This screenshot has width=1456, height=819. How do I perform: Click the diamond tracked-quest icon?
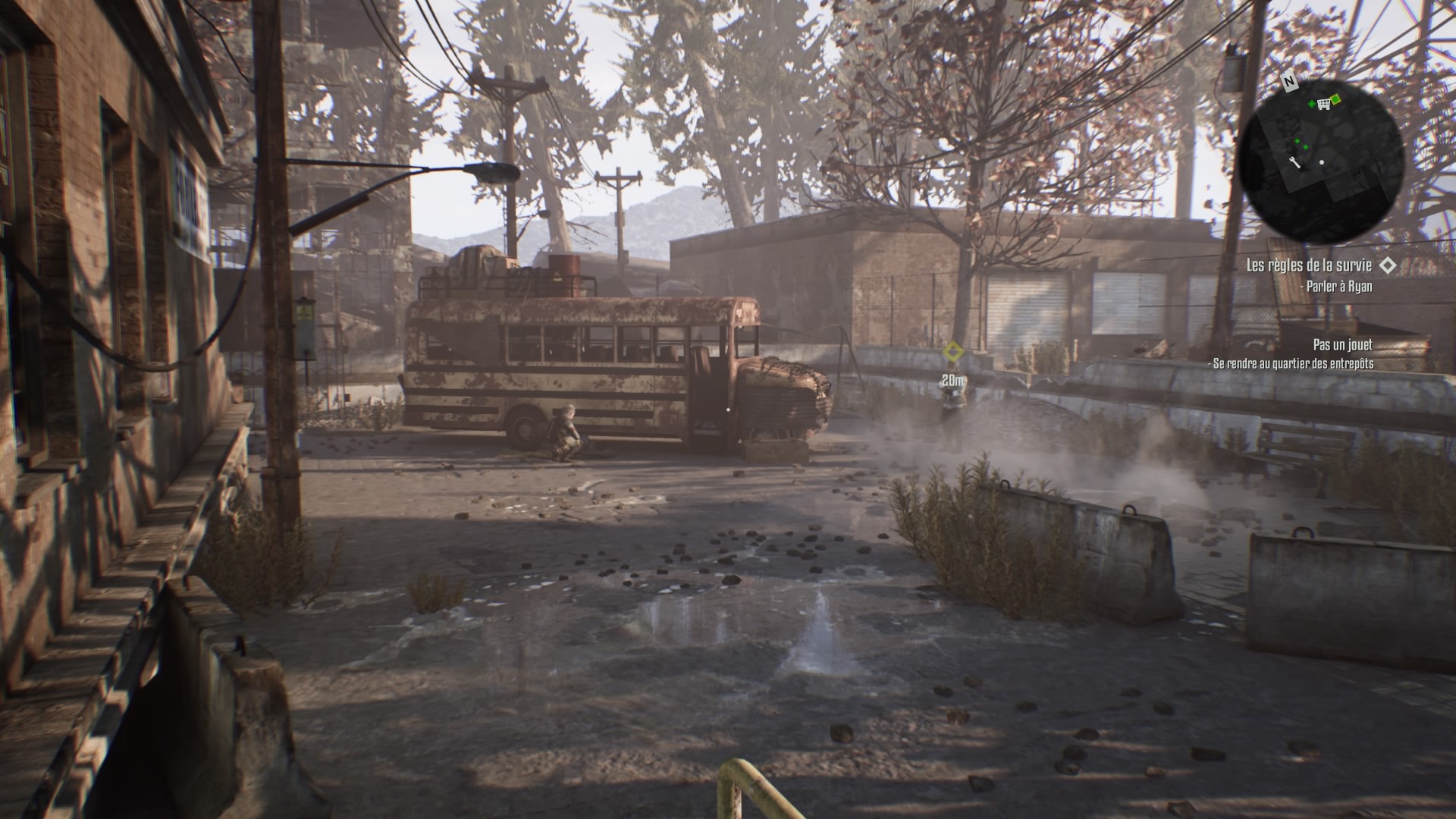click(1388, 265)
